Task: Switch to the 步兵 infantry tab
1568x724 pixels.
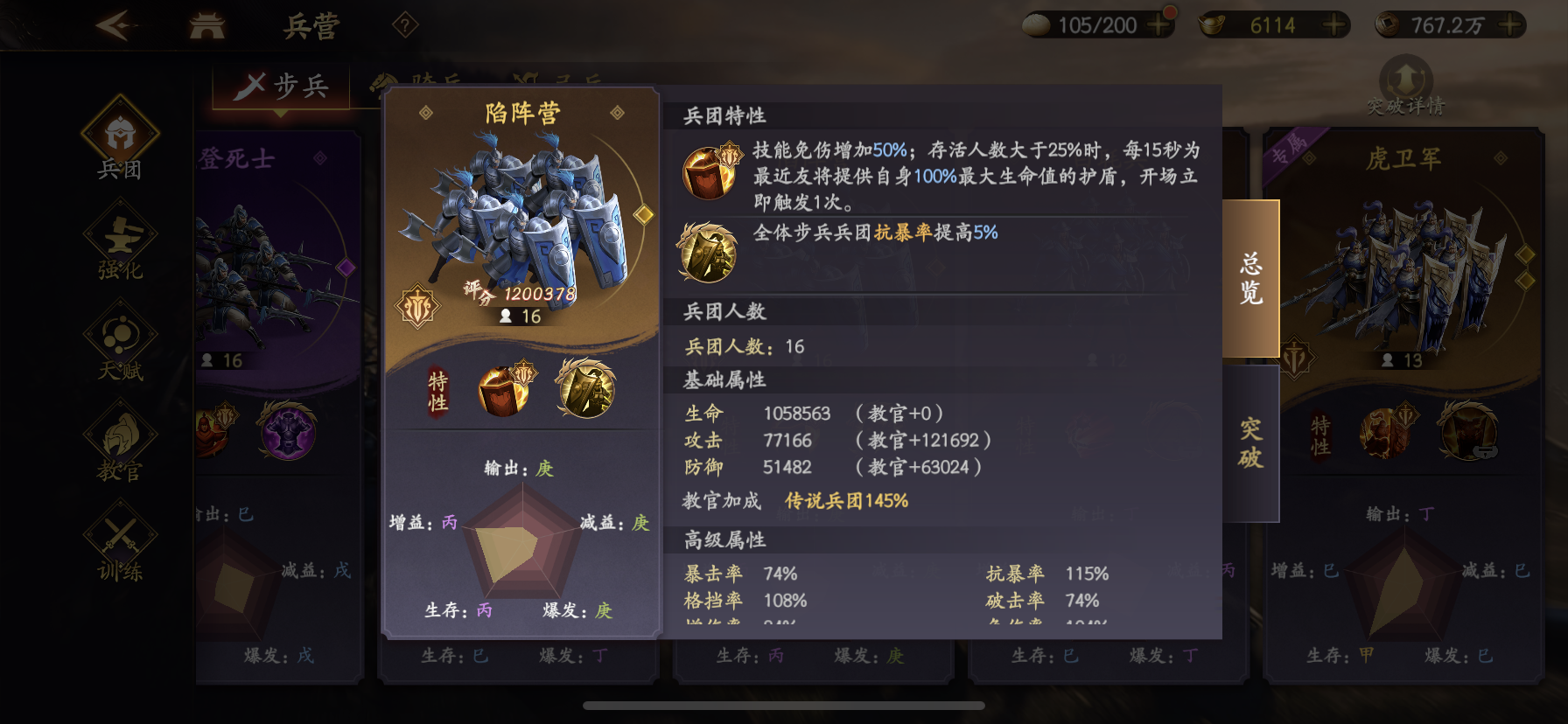Action: [282, 85]
